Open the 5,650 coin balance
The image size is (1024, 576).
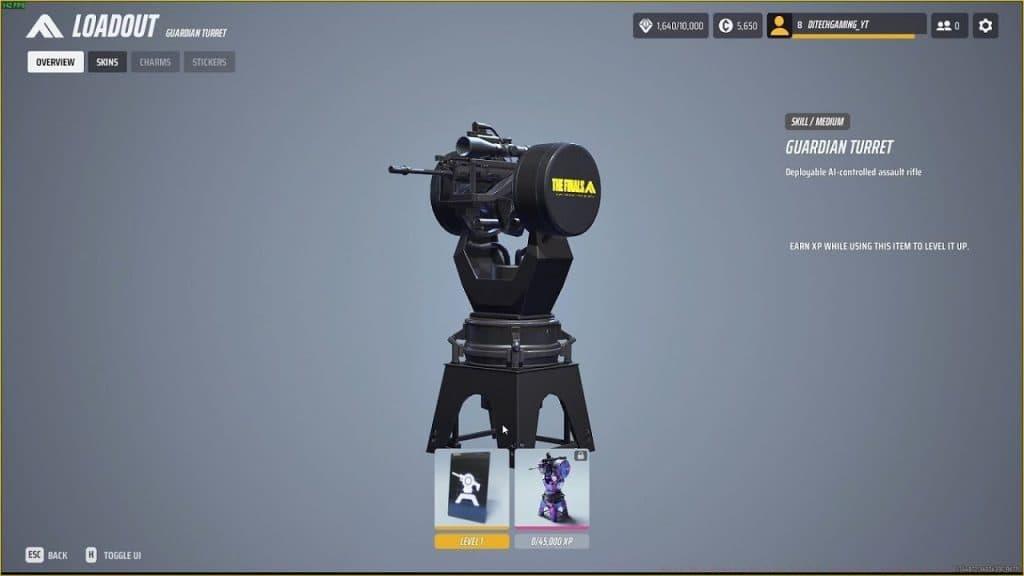click(x=738, y=26)
